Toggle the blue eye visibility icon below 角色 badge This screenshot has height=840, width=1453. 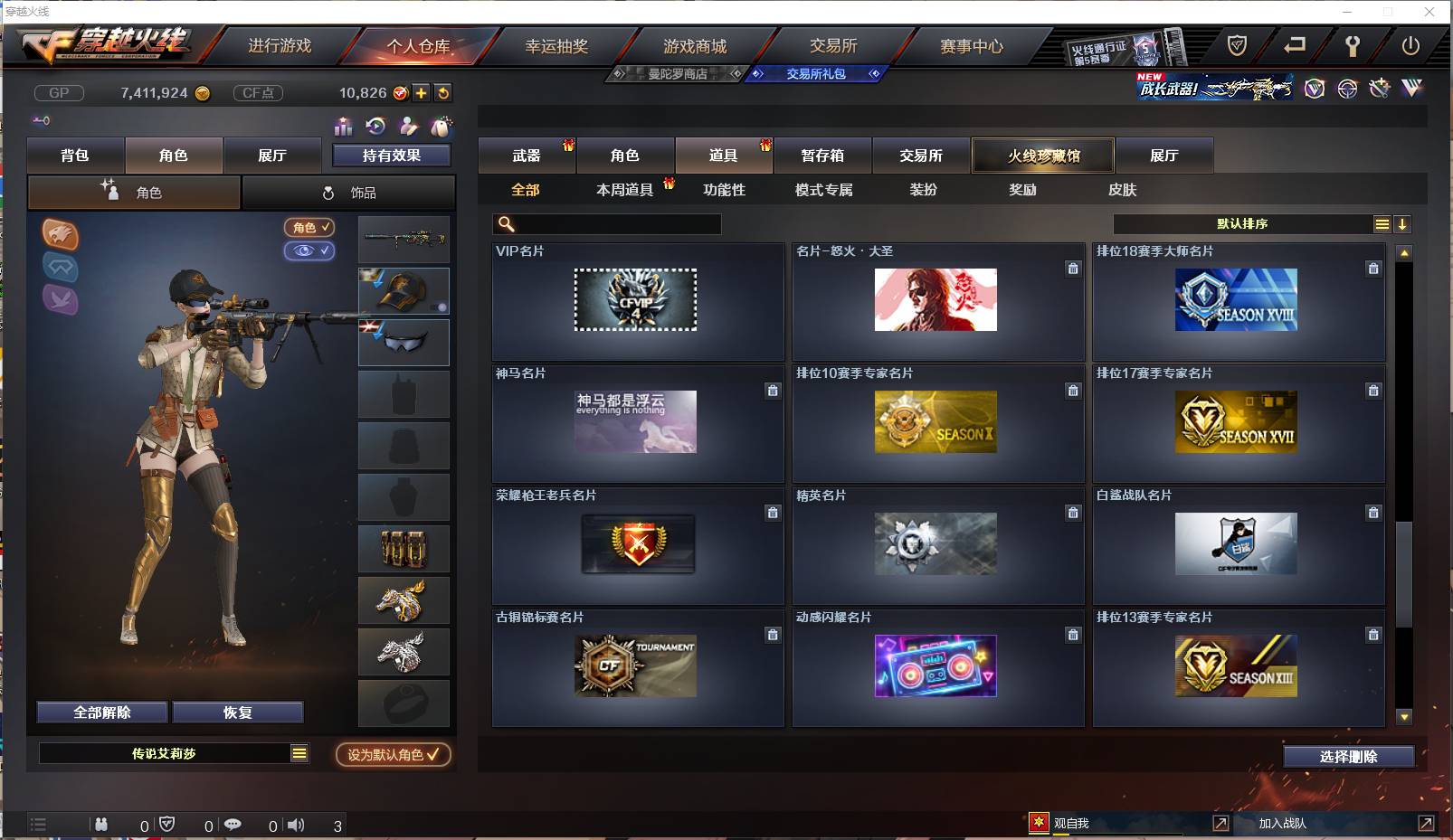[310, 251]
